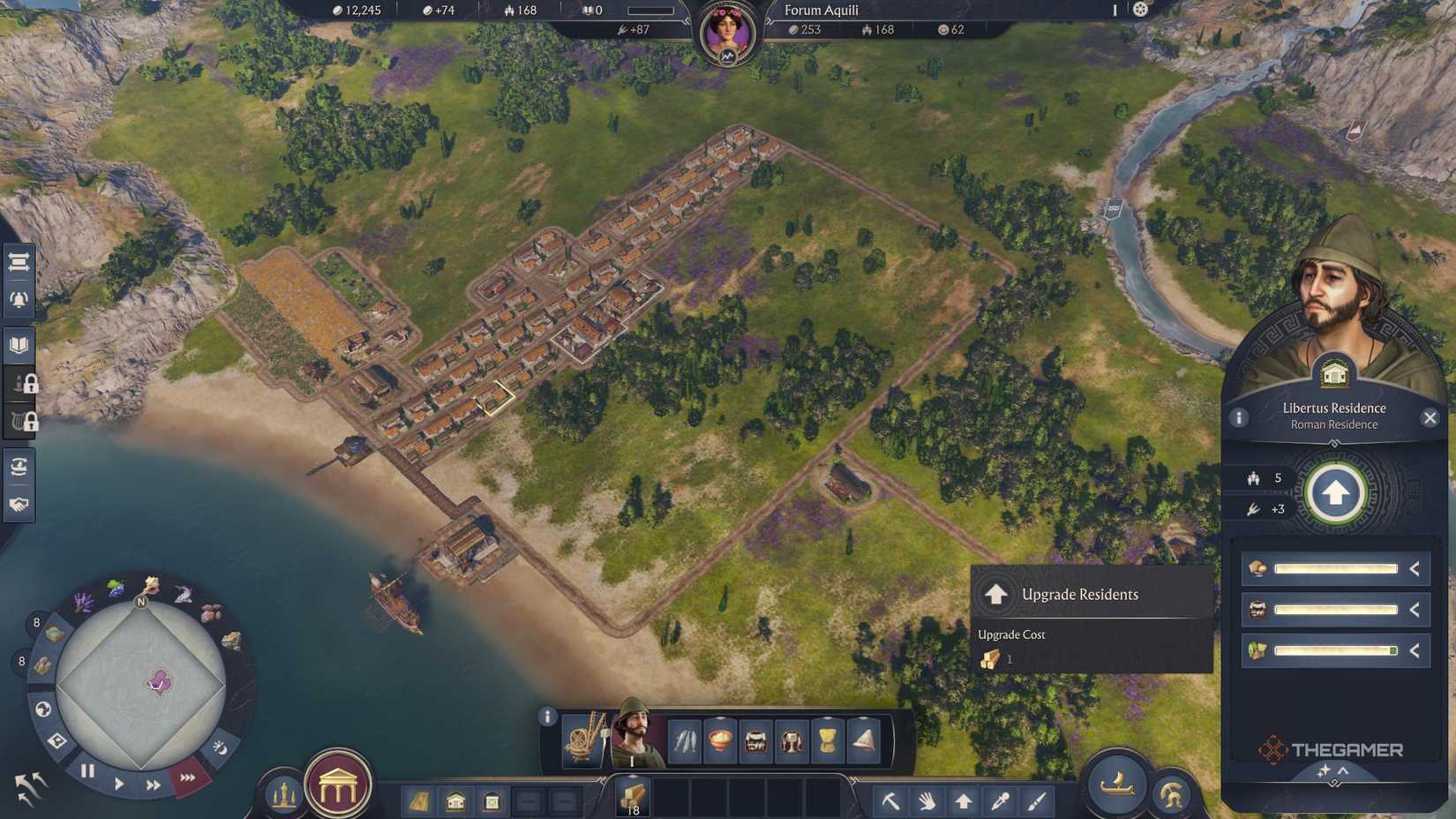Screen dimensions: 1456x819
Task: Collapse the Libertus Residence panel footer chevron
Action: (1343, 770)
